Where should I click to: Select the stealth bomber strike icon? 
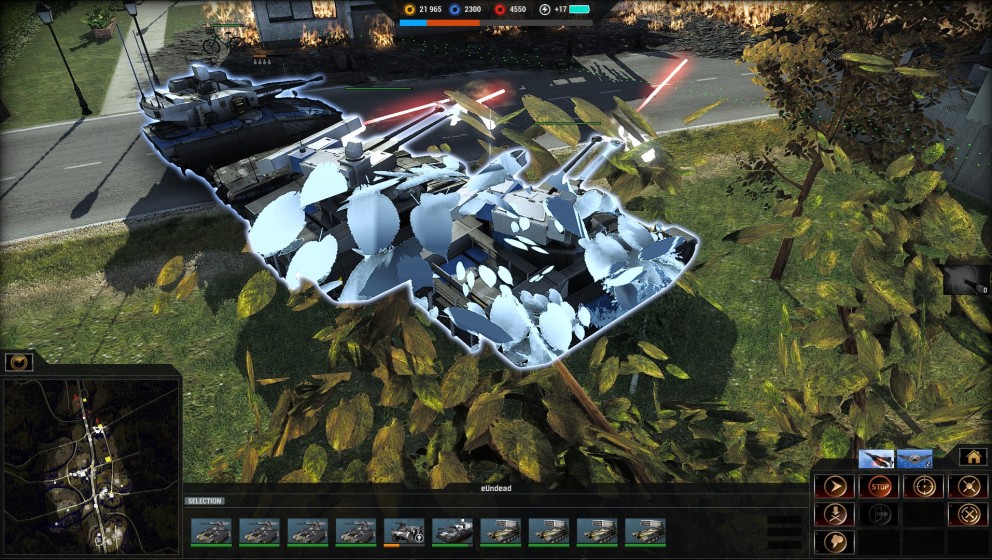[914, 459]
